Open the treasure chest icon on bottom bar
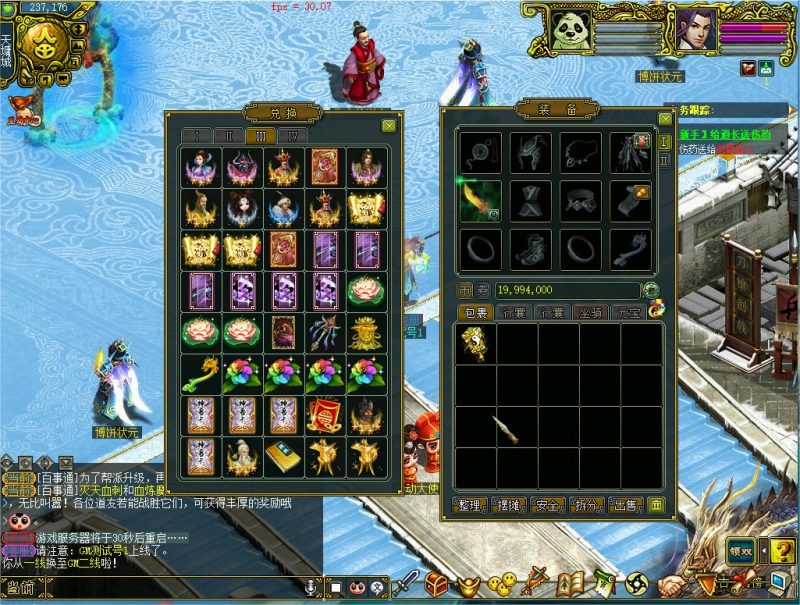The width and height of the screenshot is (800, 605). click(x=436, y=583)
